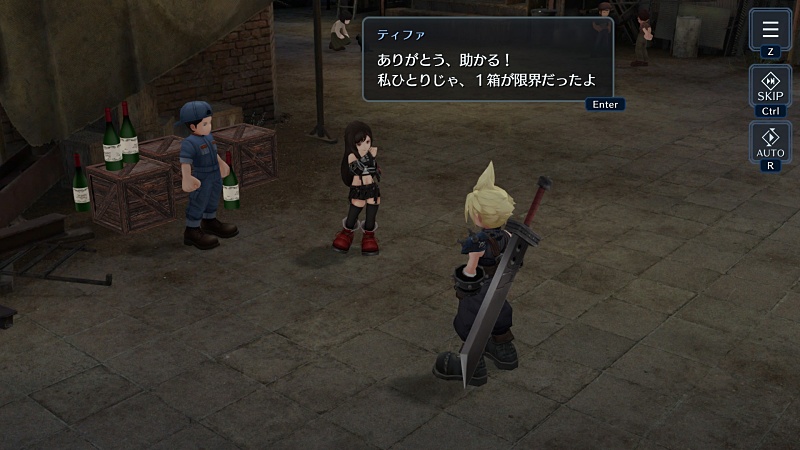800x450 pixels.
Task: Advance Tifa's dialogue box
Action: point(488,62)
